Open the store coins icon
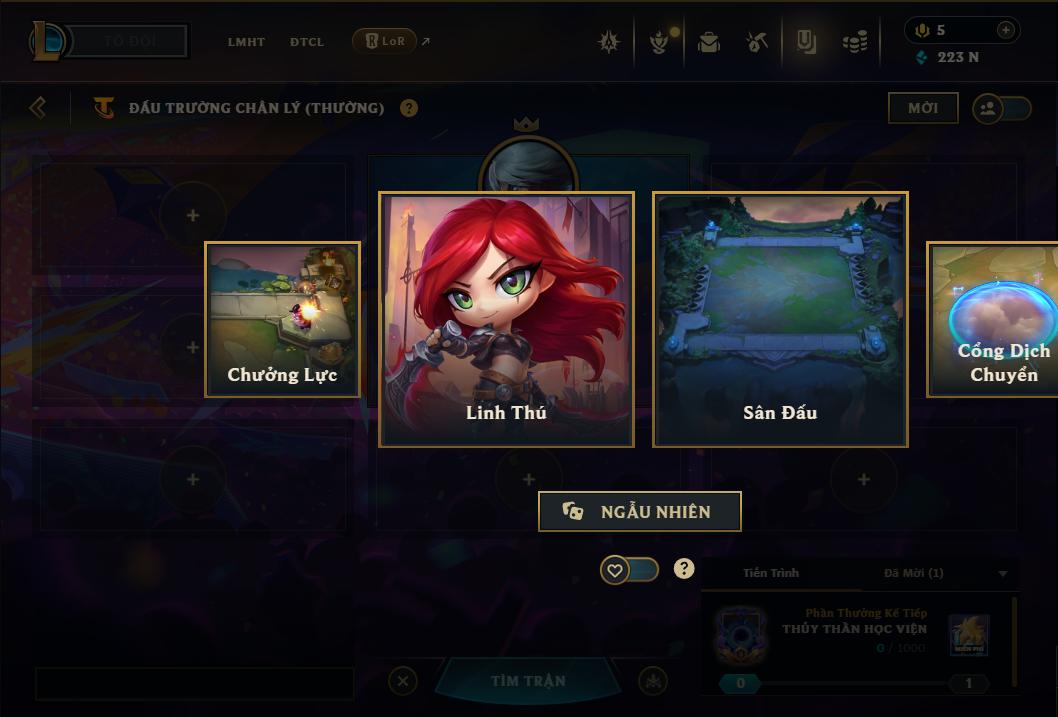Screen dimensions: 1058x717 854,42
